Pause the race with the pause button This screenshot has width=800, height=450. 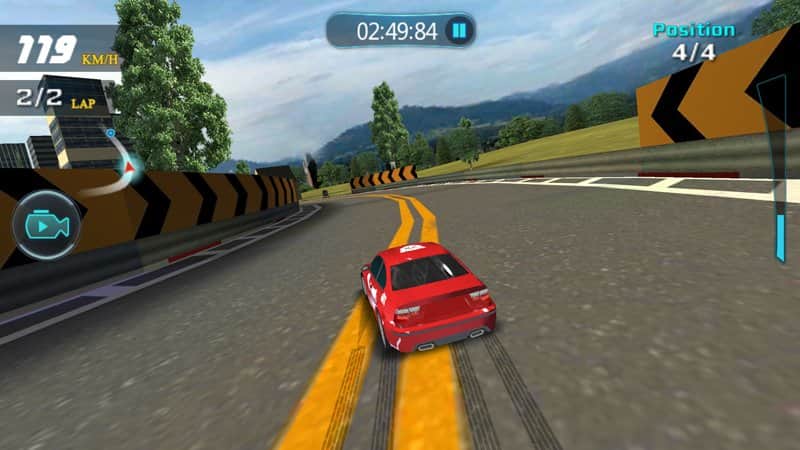[x=458, y=31]
